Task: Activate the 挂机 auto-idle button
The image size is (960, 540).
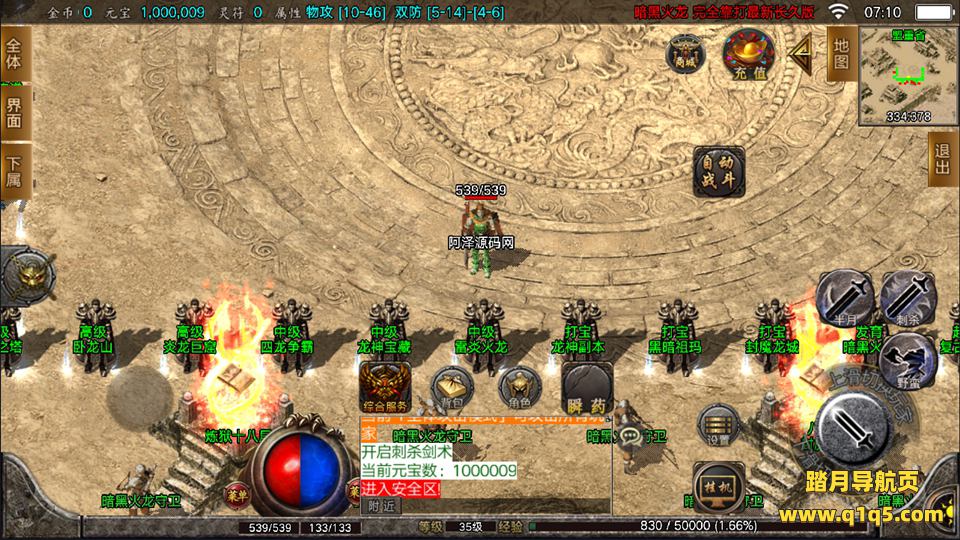Action: (718, 483)
